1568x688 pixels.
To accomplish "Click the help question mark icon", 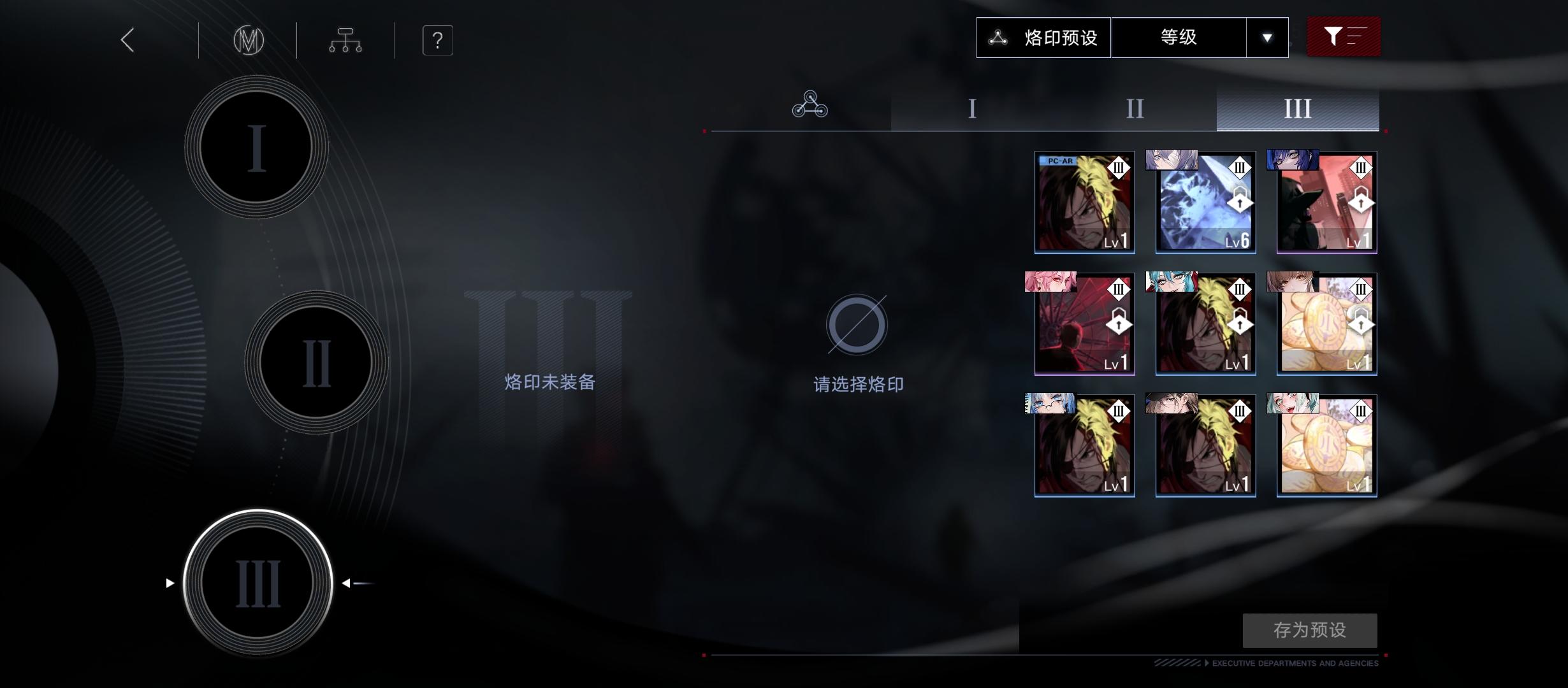I will pos(437,39).
